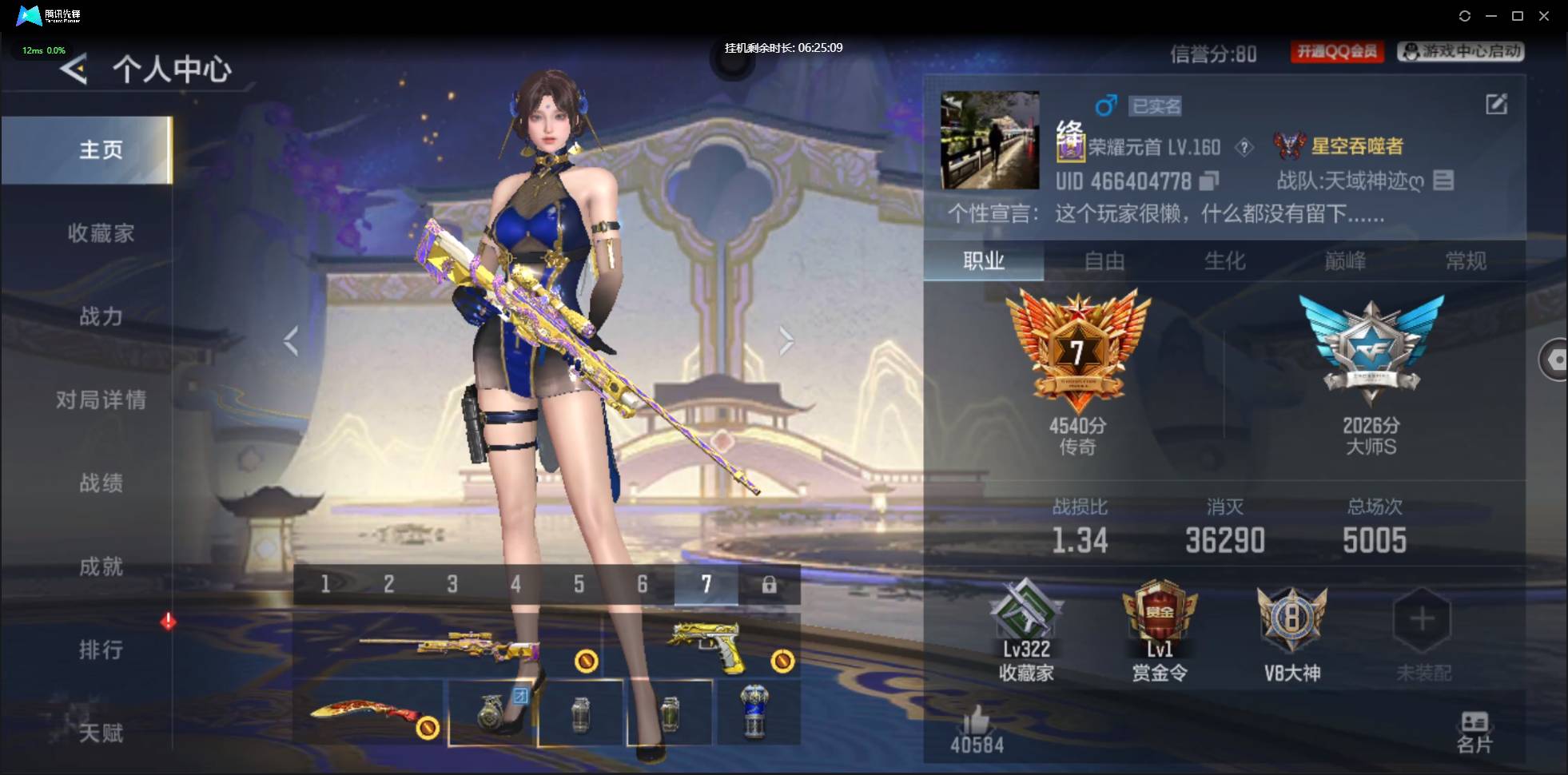Copy the UID using the copy icon
Screen dimensions: 1568x775
click(1208, 181)
